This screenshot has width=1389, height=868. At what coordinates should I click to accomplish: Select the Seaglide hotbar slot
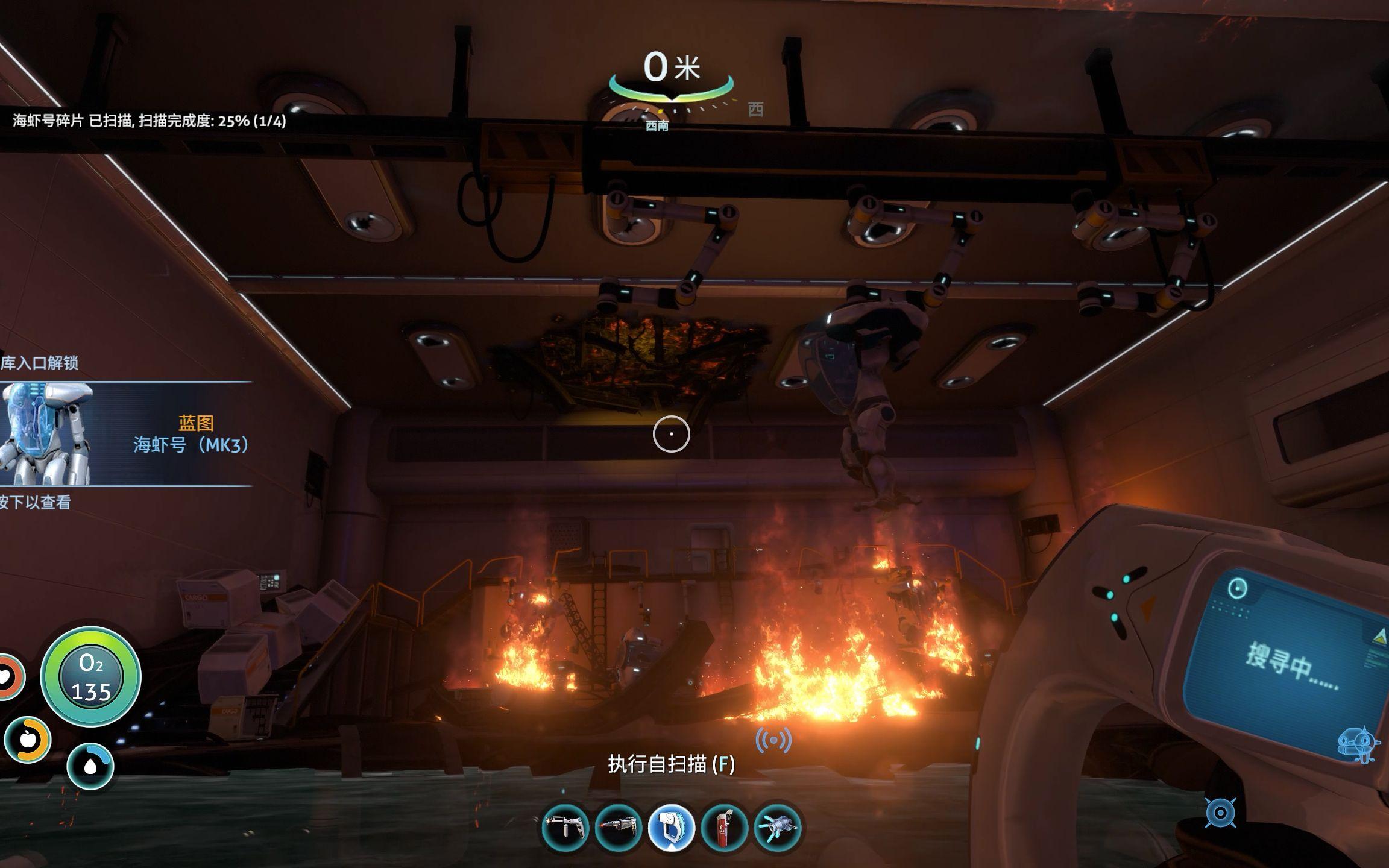[x=777, y=828]
